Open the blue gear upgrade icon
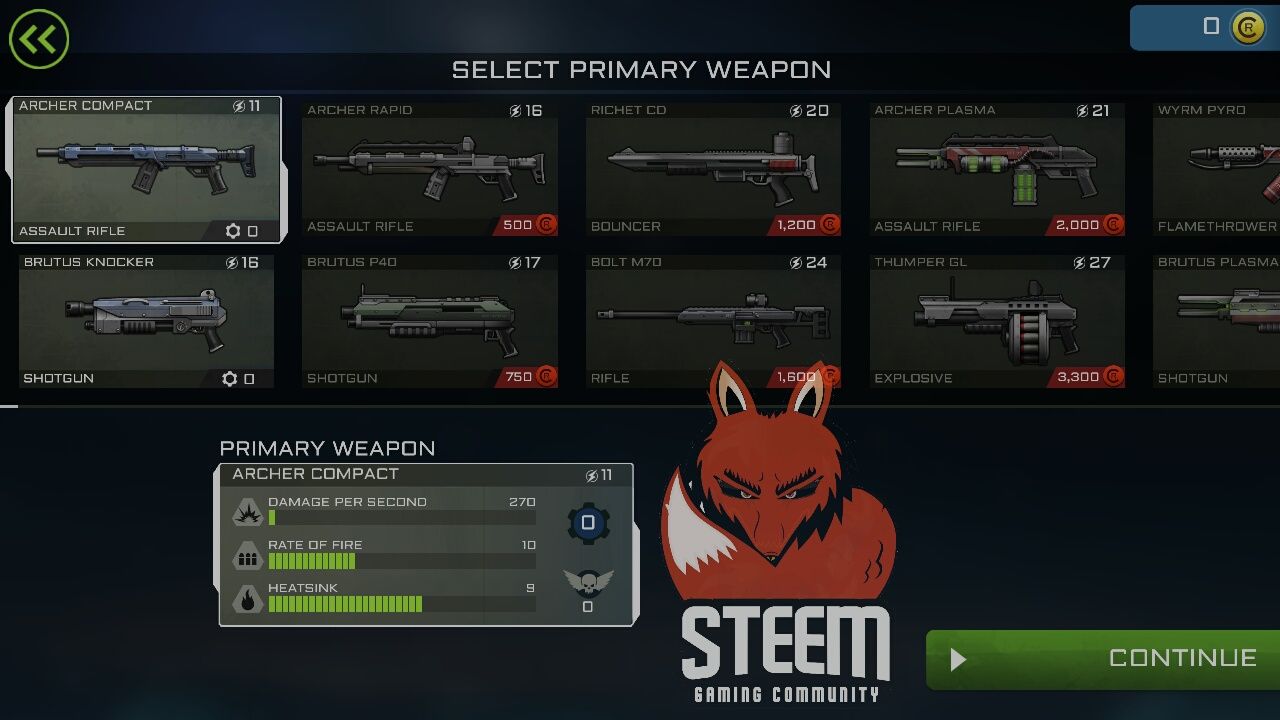This screenshot has height=720, width=1280. 588,523
